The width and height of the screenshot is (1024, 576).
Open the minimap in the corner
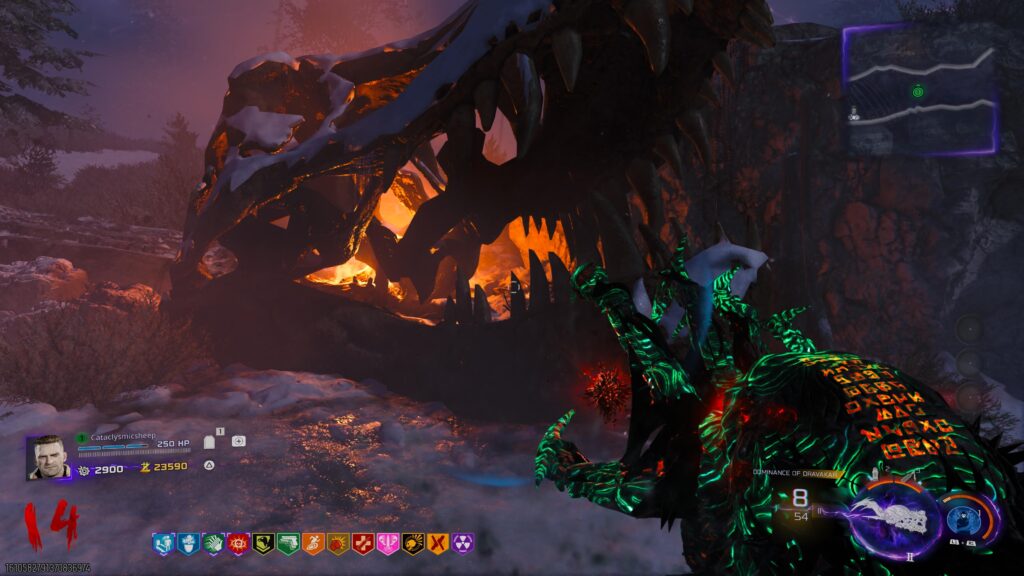(920, 90)
